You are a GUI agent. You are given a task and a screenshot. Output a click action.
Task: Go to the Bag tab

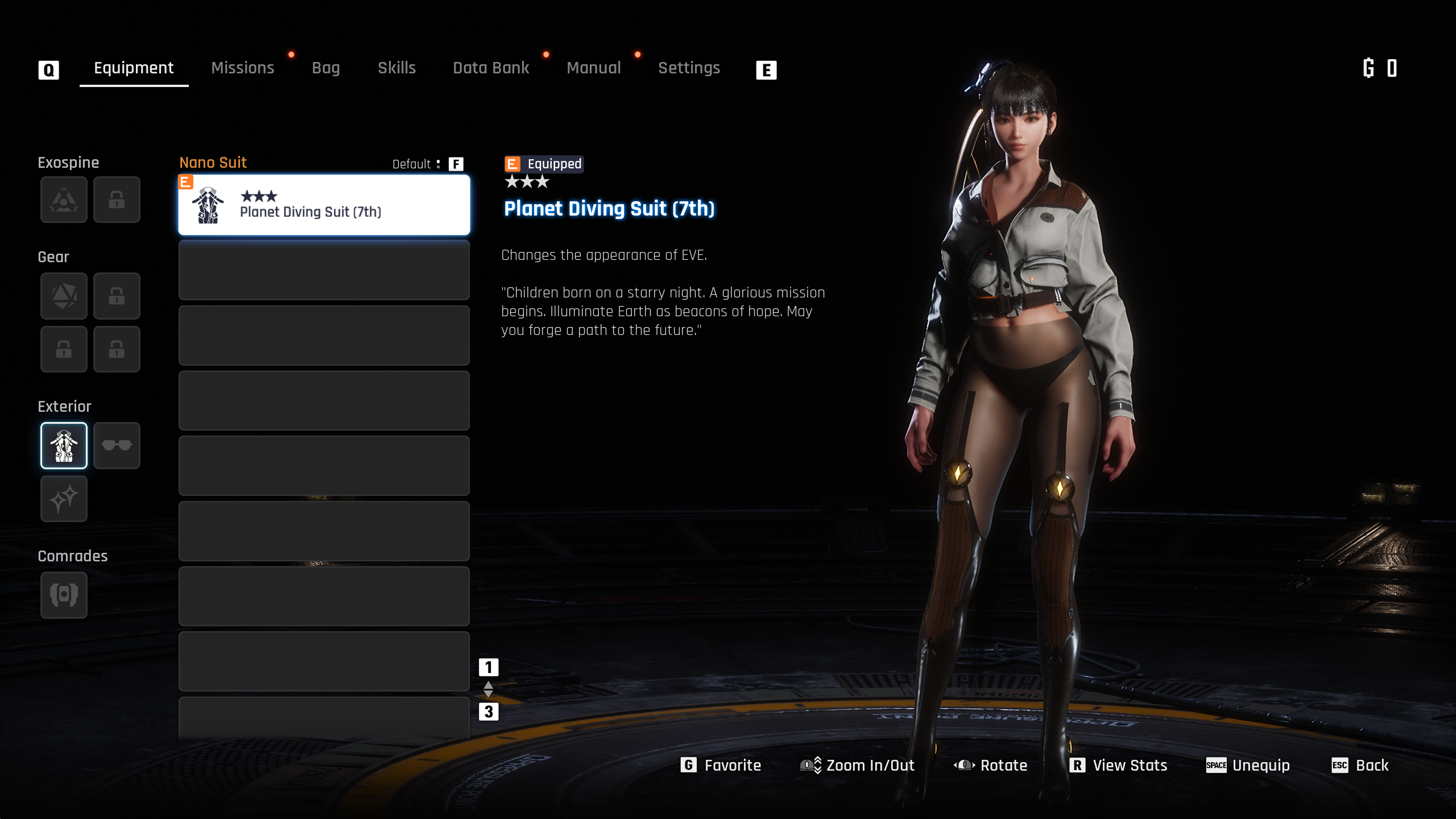(x=325, y=68)
